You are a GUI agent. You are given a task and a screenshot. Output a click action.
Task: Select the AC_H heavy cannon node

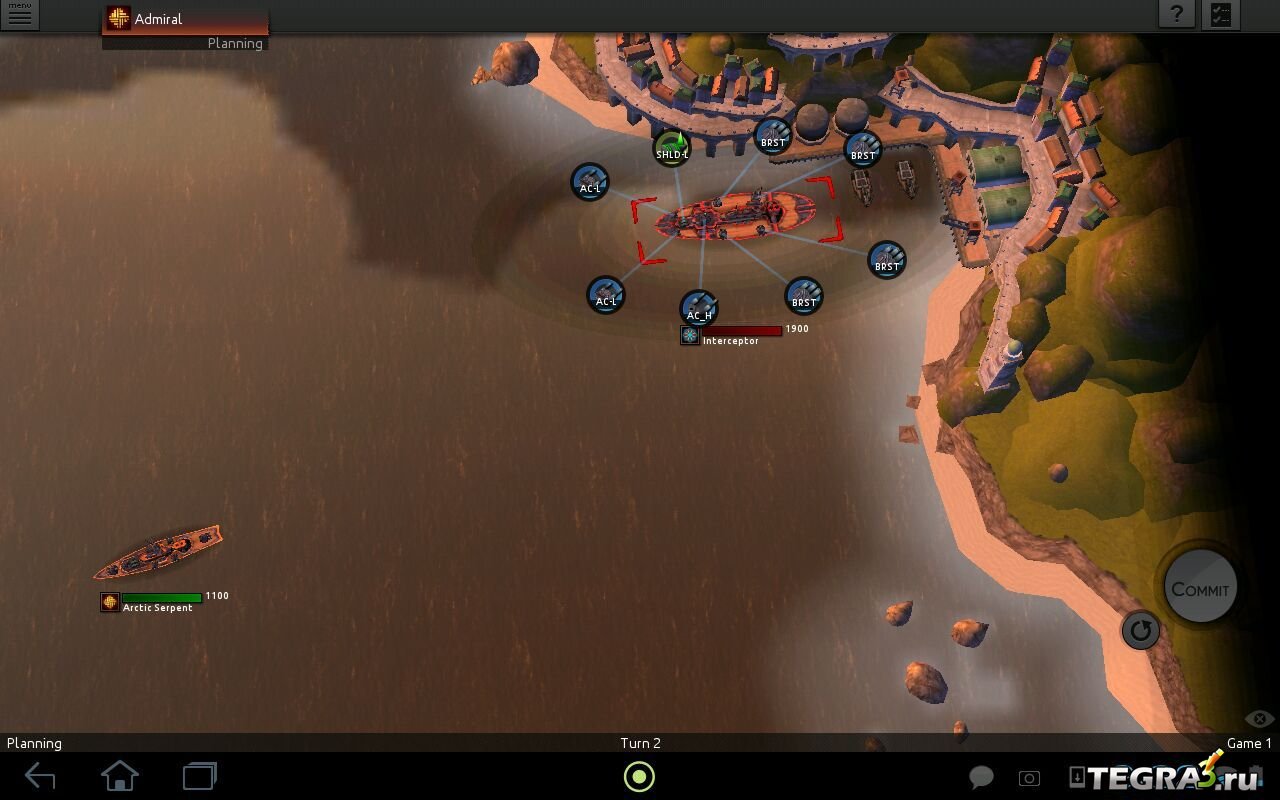[x=699, y=310]
